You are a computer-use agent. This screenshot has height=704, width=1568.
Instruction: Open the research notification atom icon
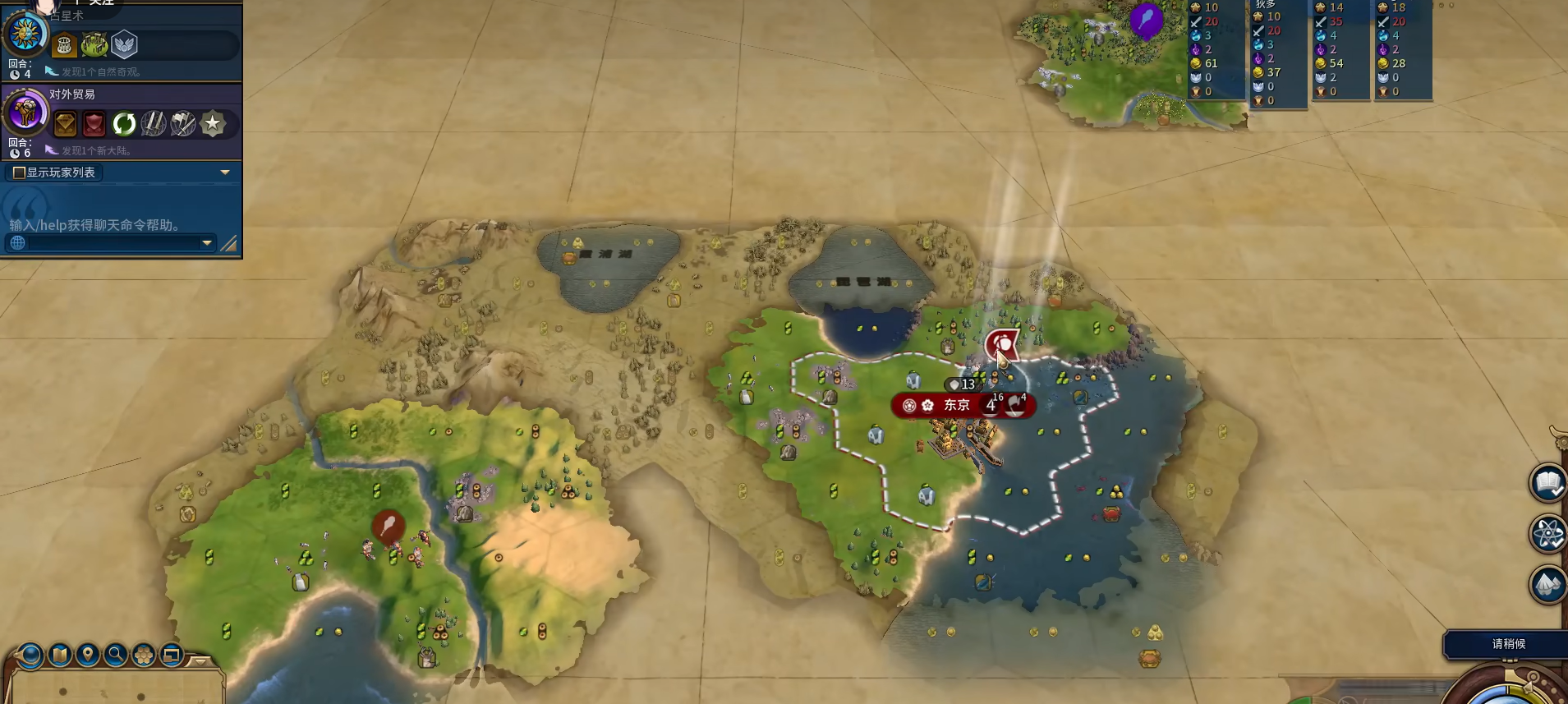pos(1547,534)
